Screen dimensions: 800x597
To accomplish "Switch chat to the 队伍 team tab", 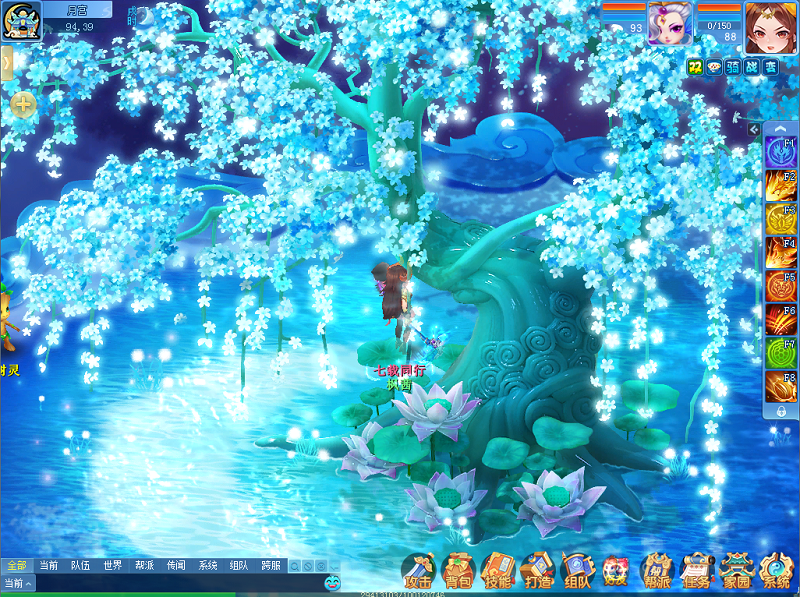I will pos(80,565).
